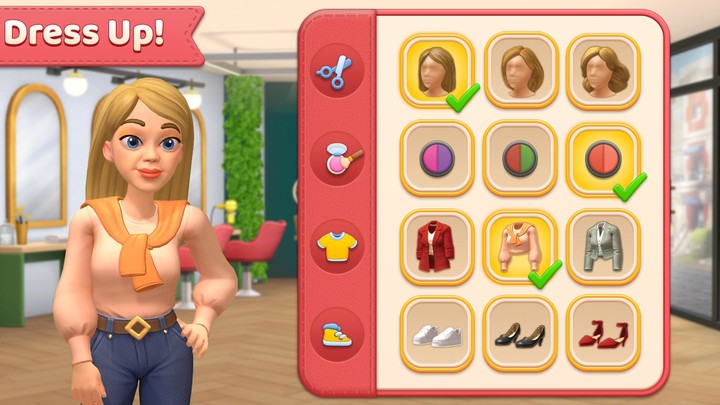Select the red and coral makeup palette
Image resolution: width=720 pixels, height=405 pixels.
(603, 158)
